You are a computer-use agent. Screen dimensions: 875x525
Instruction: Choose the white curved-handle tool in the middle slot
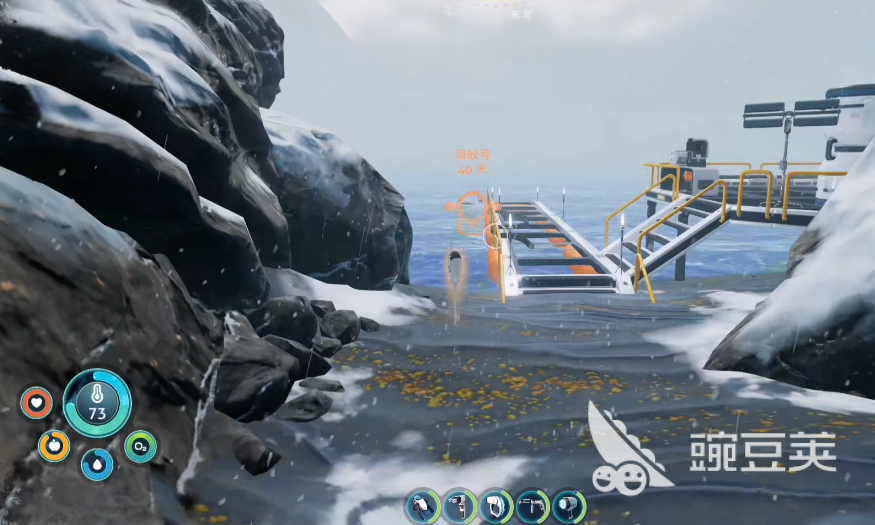496,506
